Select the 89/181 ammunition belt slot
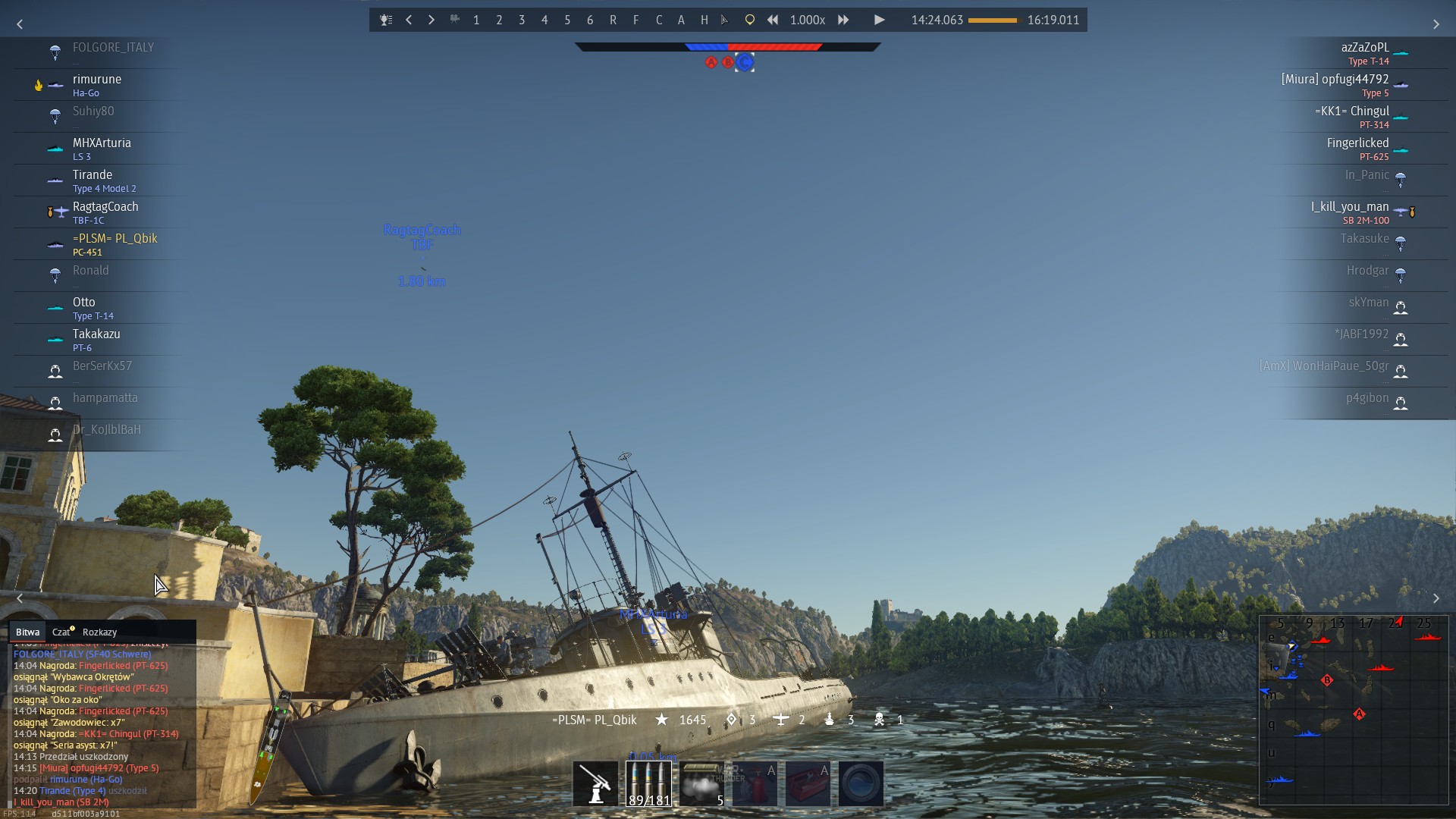 coord(649,783)
